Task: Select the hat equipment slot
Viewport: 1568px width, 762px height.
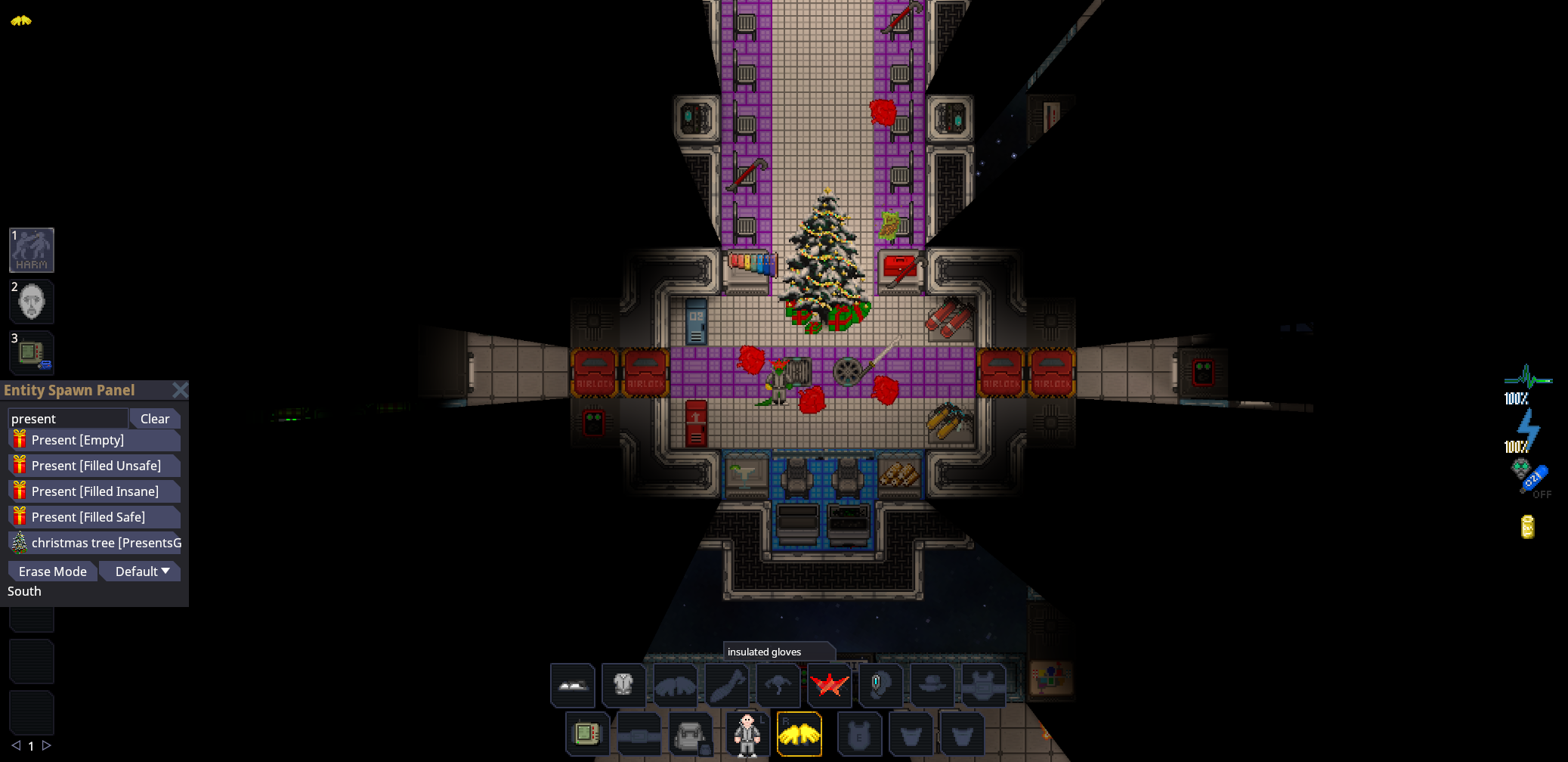Action: tap(932, 685)
